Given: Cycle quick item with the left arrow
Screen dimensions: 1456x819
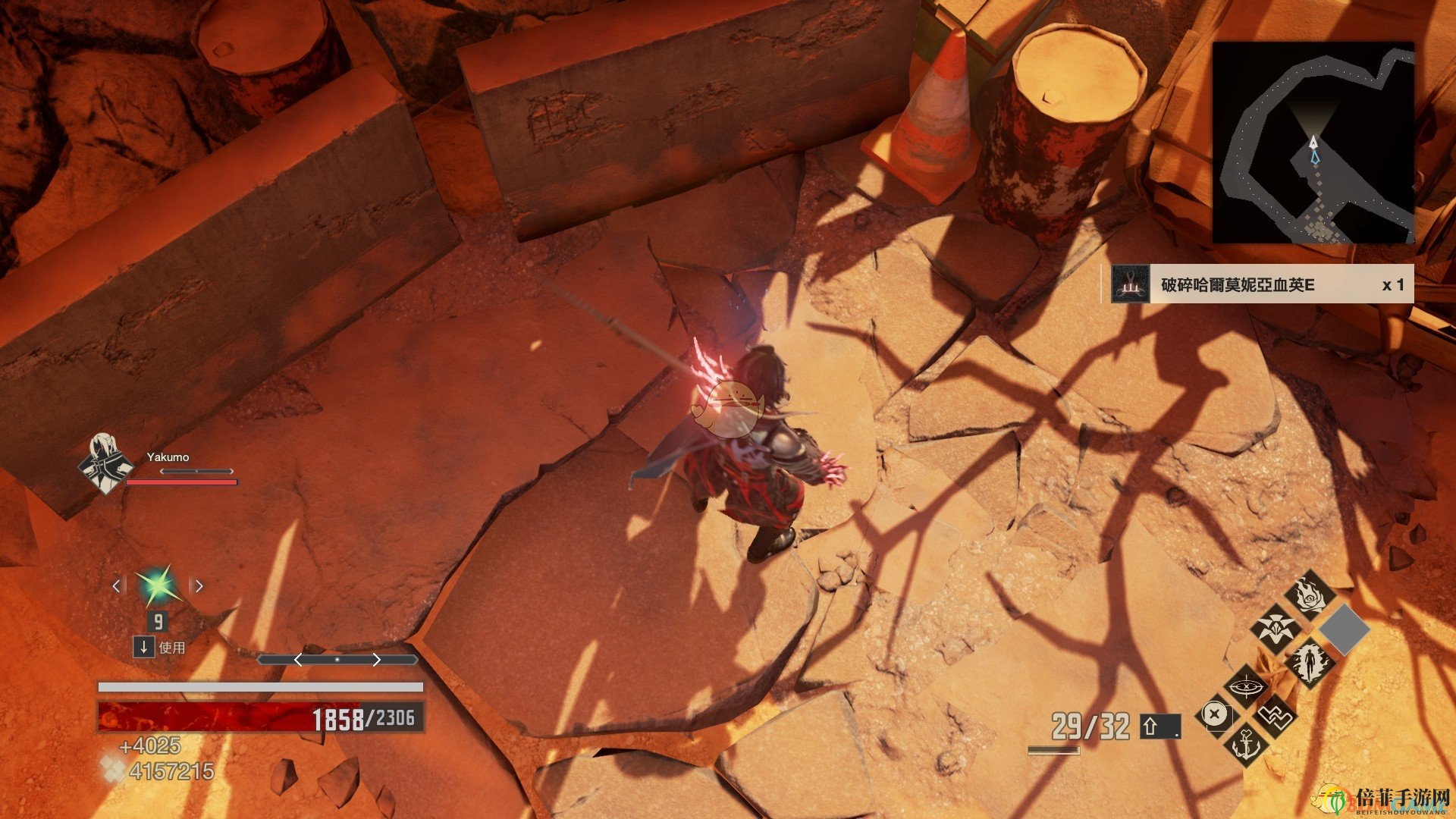Looking at the screenshot, I should click(x=117, y=585).
